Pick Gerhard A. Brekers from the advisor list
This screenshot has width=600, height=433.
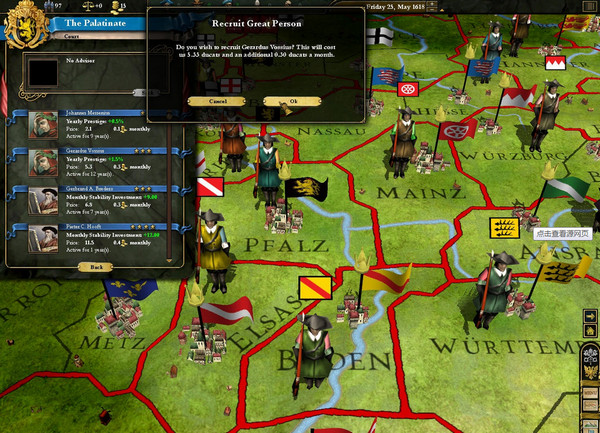[x=90, y=199]
